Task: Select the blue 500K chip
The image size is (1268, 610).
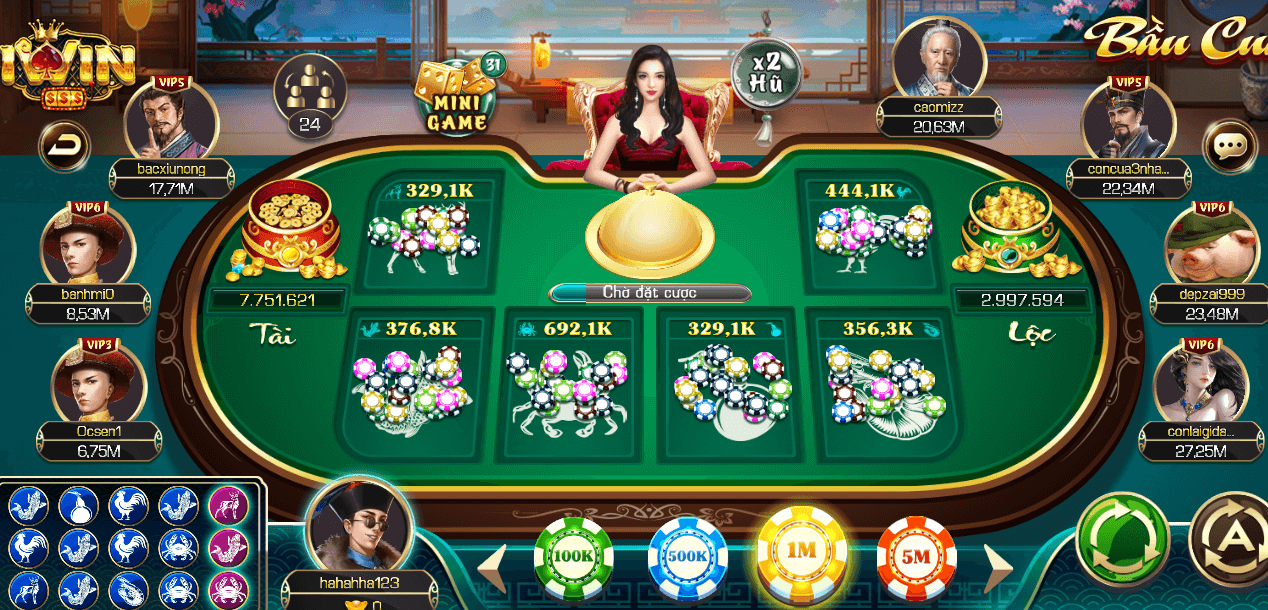Action: pyautogui.click(x=687, y=558)
